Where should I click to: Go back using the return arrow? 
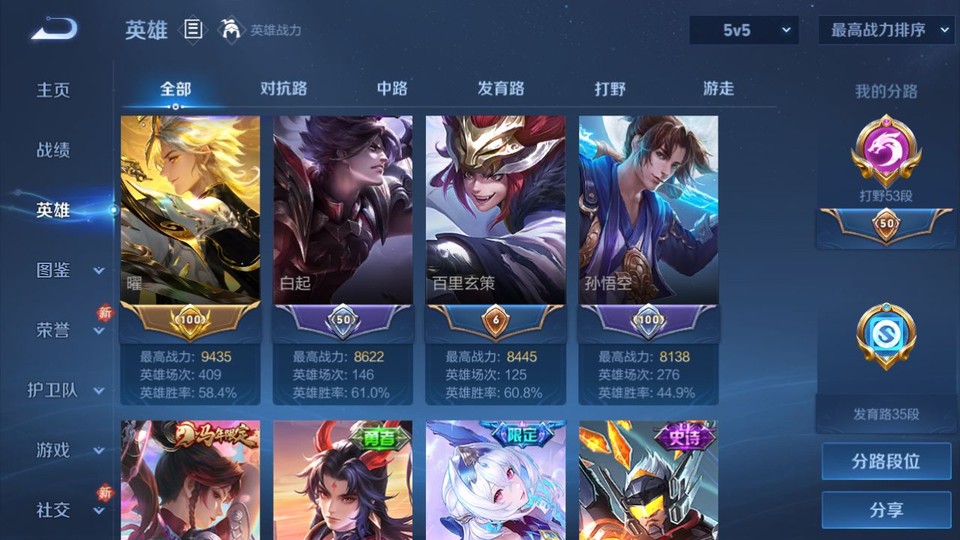click(x=54, y=30)
